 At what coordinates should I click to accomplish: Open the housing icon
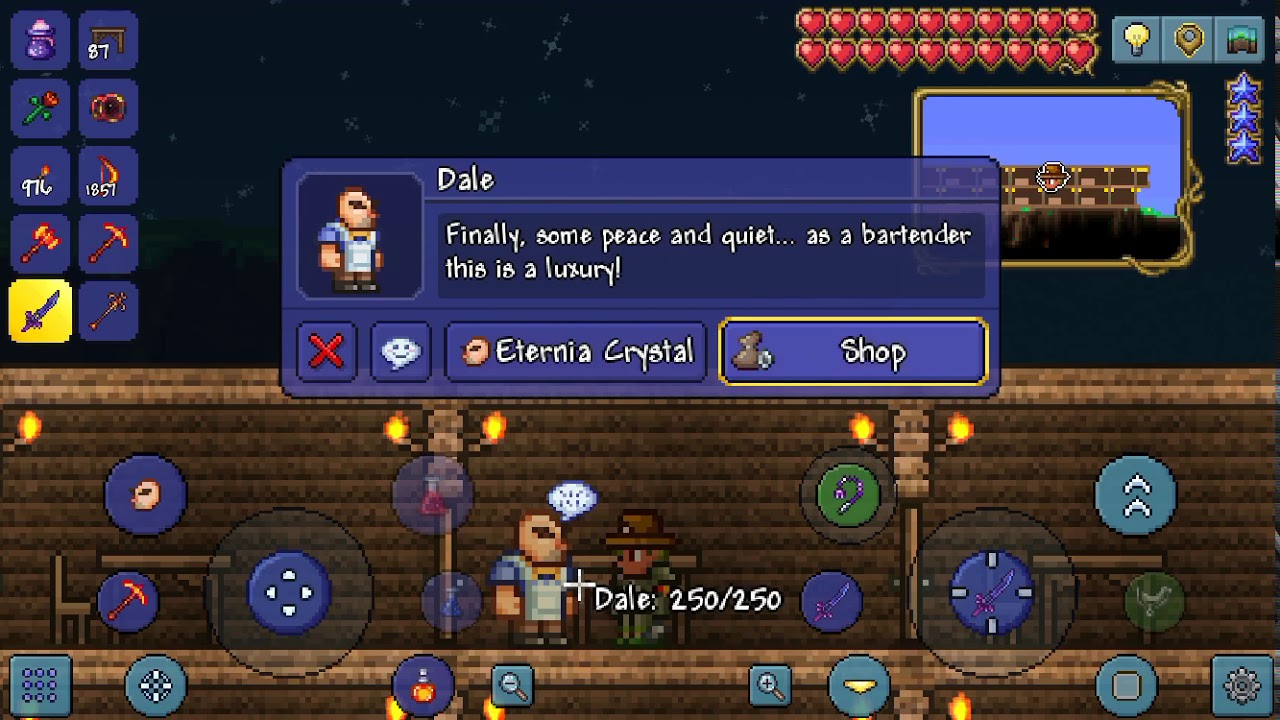(1241, 40)
